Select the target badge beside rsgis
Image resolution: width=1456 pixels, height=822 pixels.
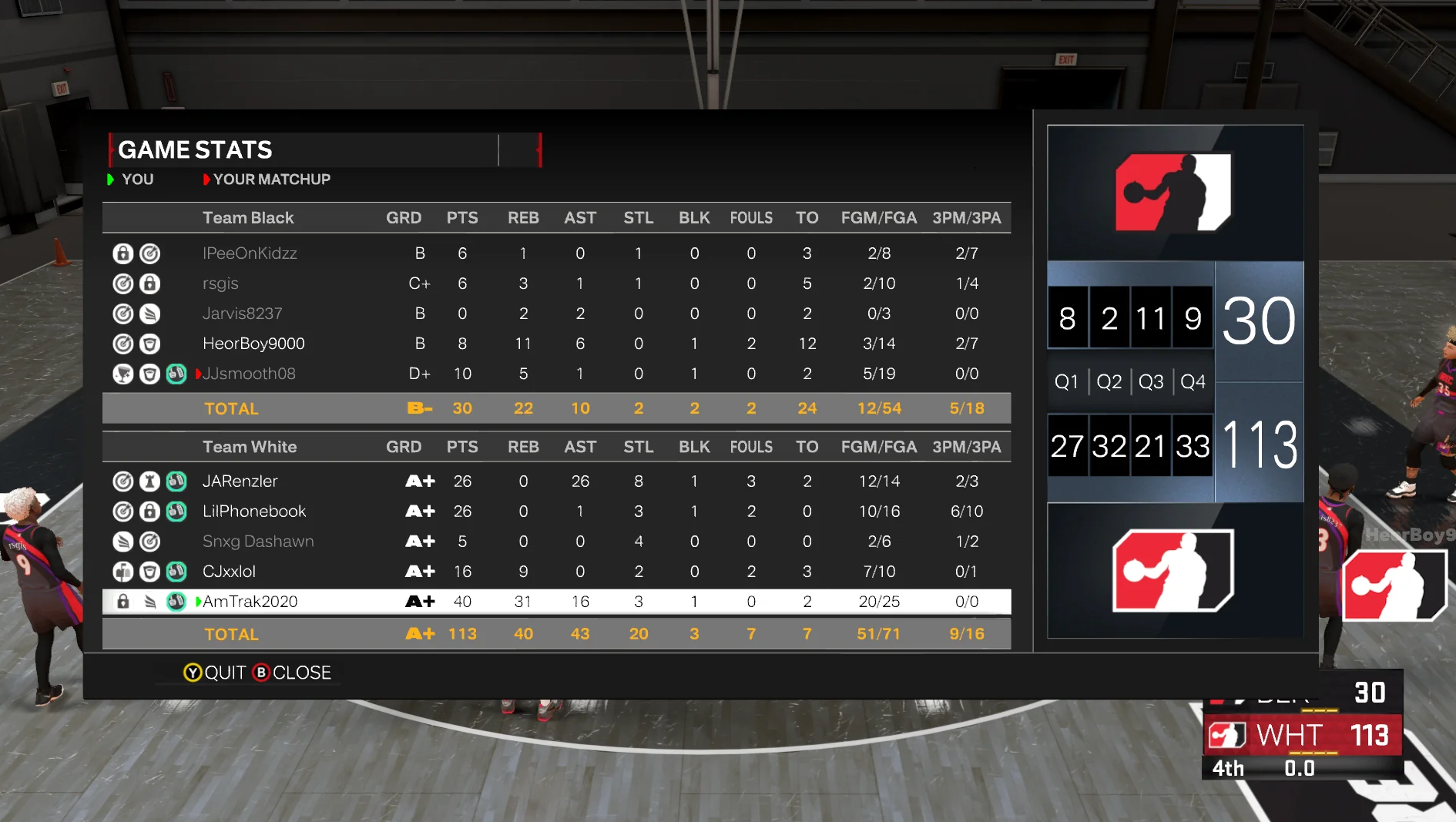(x=123, y=283)
